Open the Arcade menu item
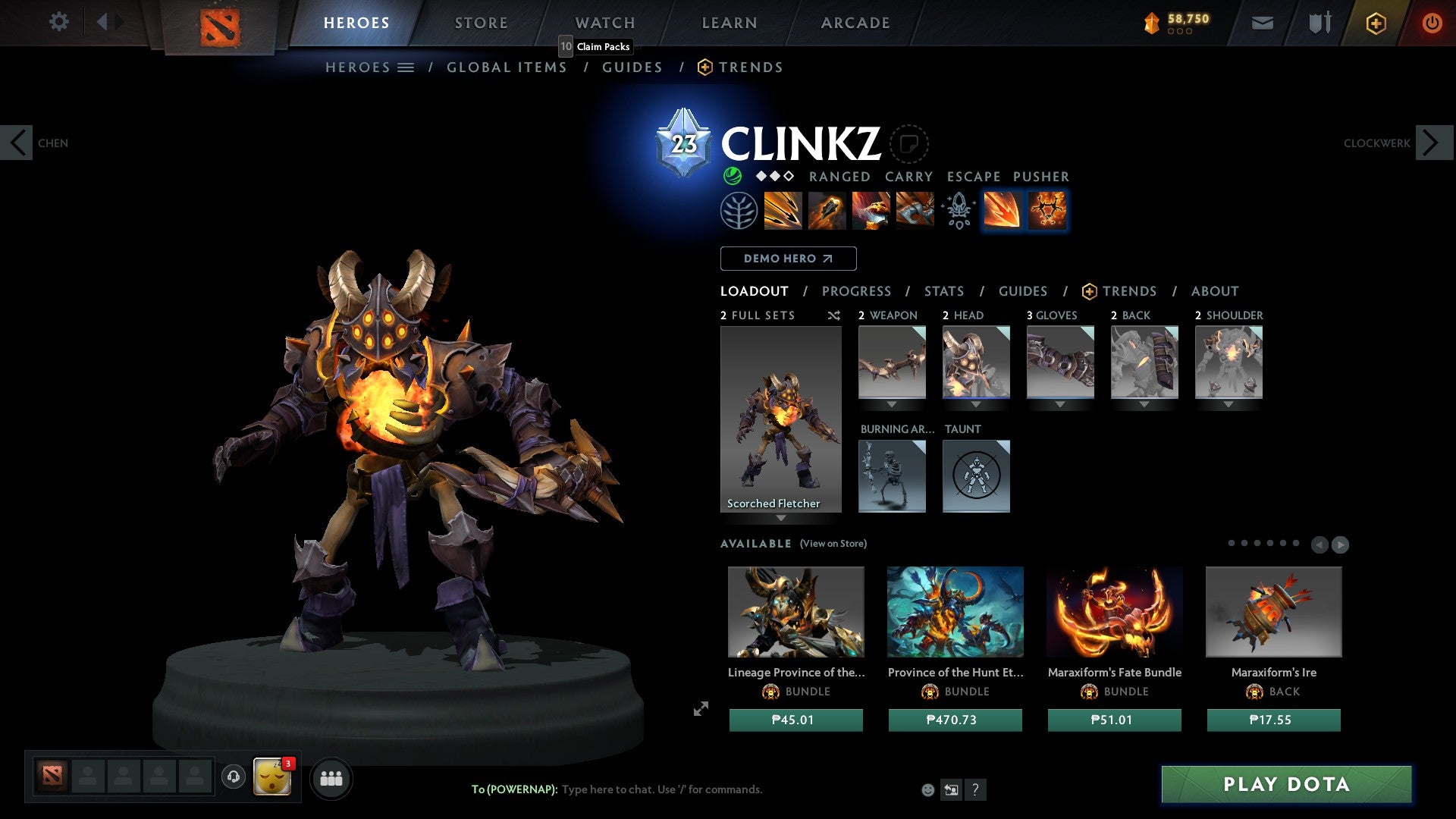The width and height of the screenshot is (1456, 819). tap(855, 22)
